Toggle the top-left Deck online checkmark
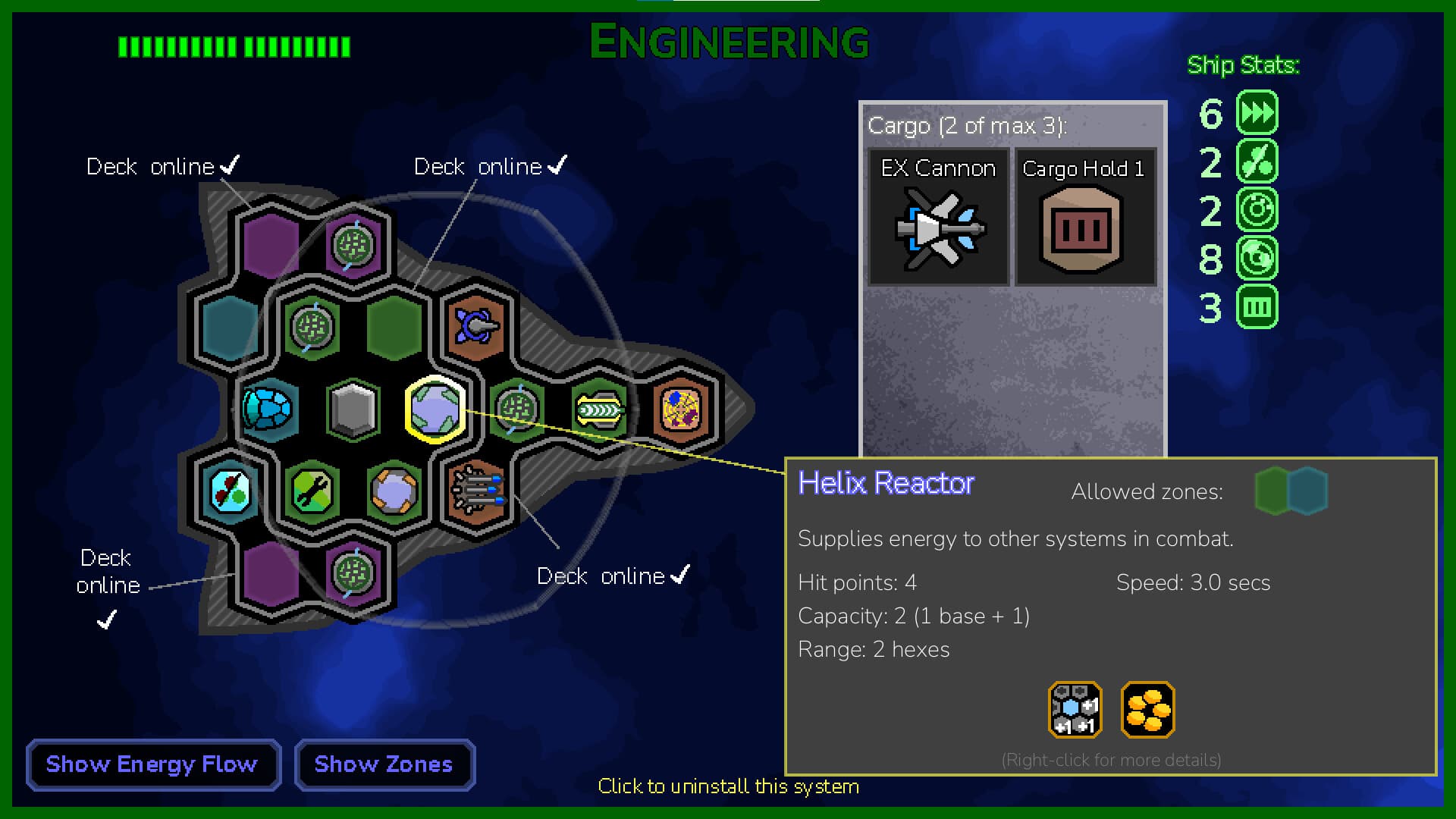The width and height of the screenshot is (1456, 819). [x=231, y=165]
